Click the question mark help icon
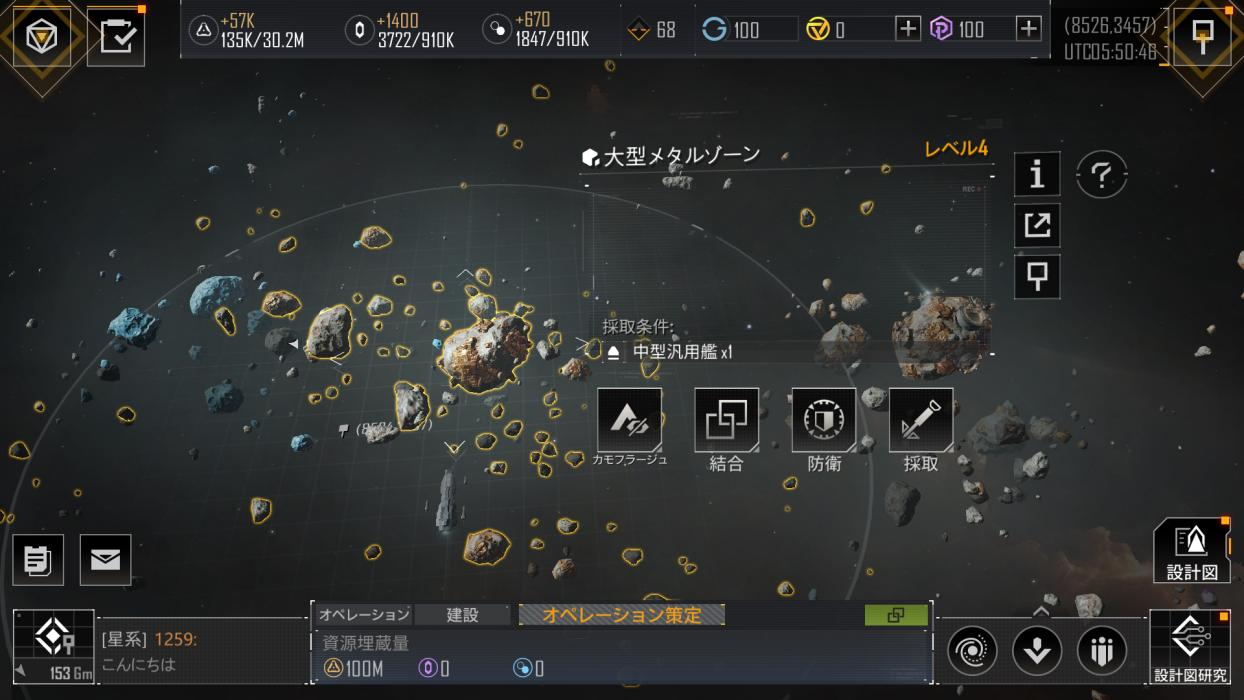Screen dimensions: 1244x700 pyautogui.click(x=1101, y=176)
